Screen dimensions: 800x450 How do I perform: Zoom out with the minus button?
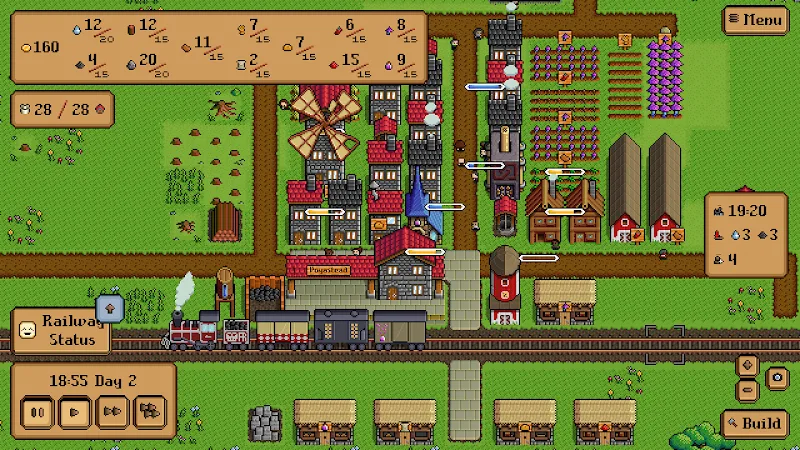point(746,390)
